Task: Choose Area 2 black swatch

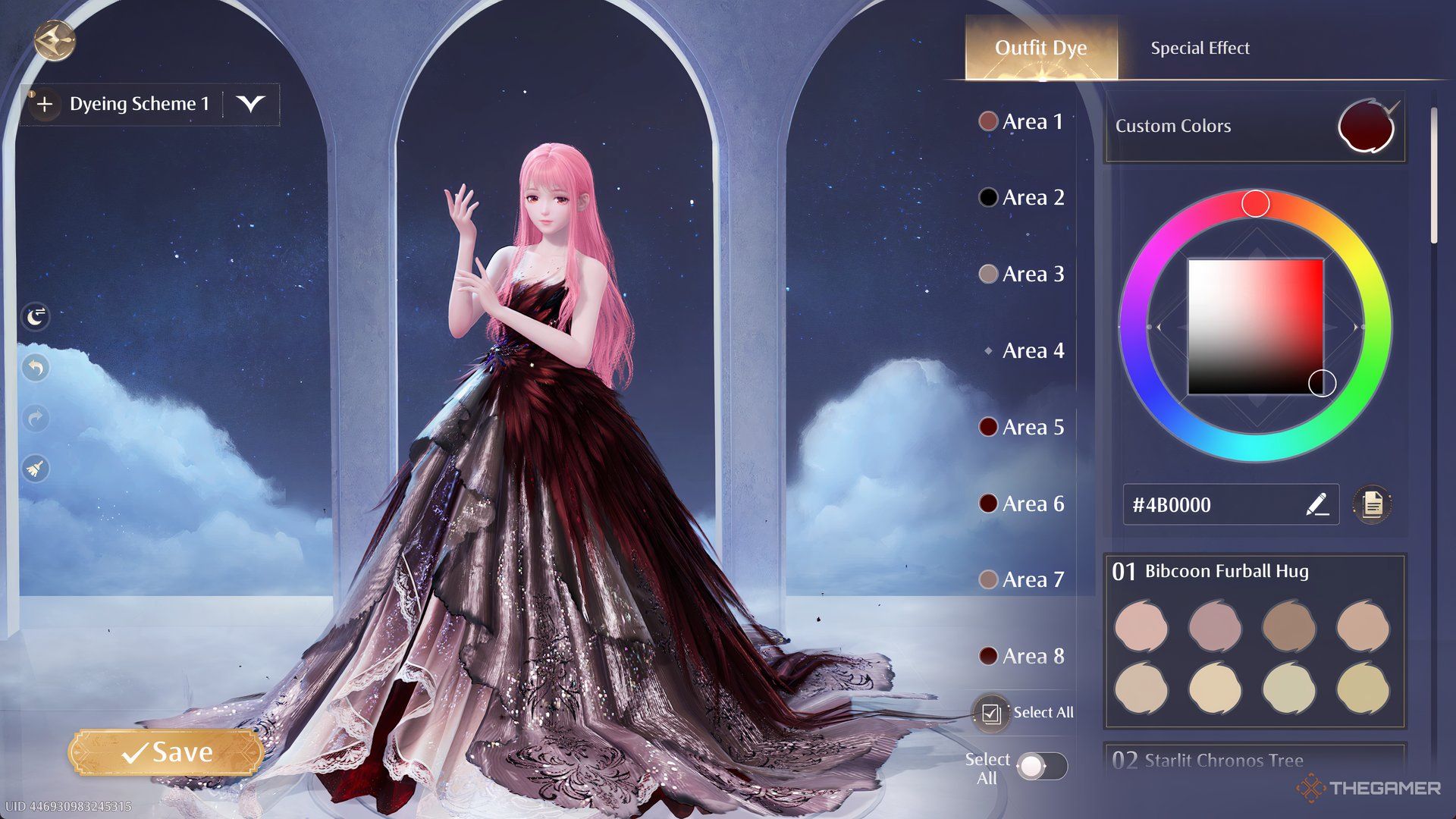Action: [x=988, y=197]
